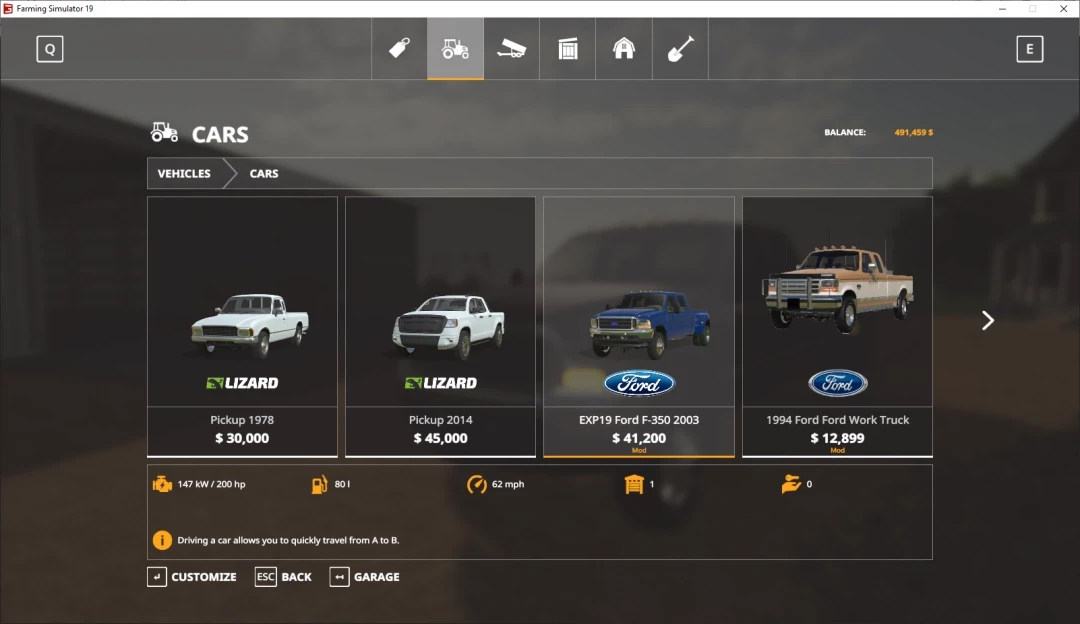Open the sale tag shop tab
This screenshot has height=624, width=1080.
400,48
